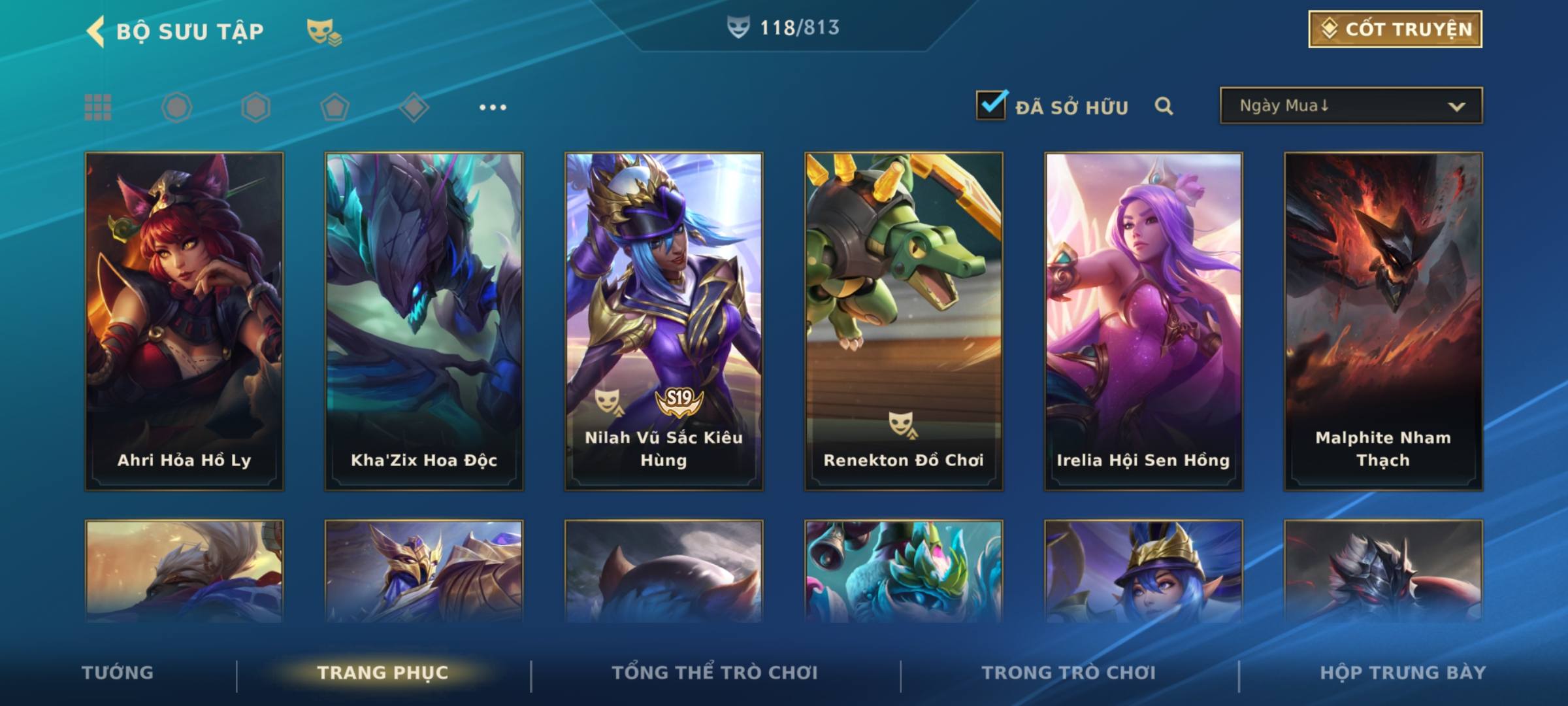The height and width of the screenshot is (706, 1568).
Task: Choose the Malphite Nham Thạch skin card
Action: tap(1383, 320)
